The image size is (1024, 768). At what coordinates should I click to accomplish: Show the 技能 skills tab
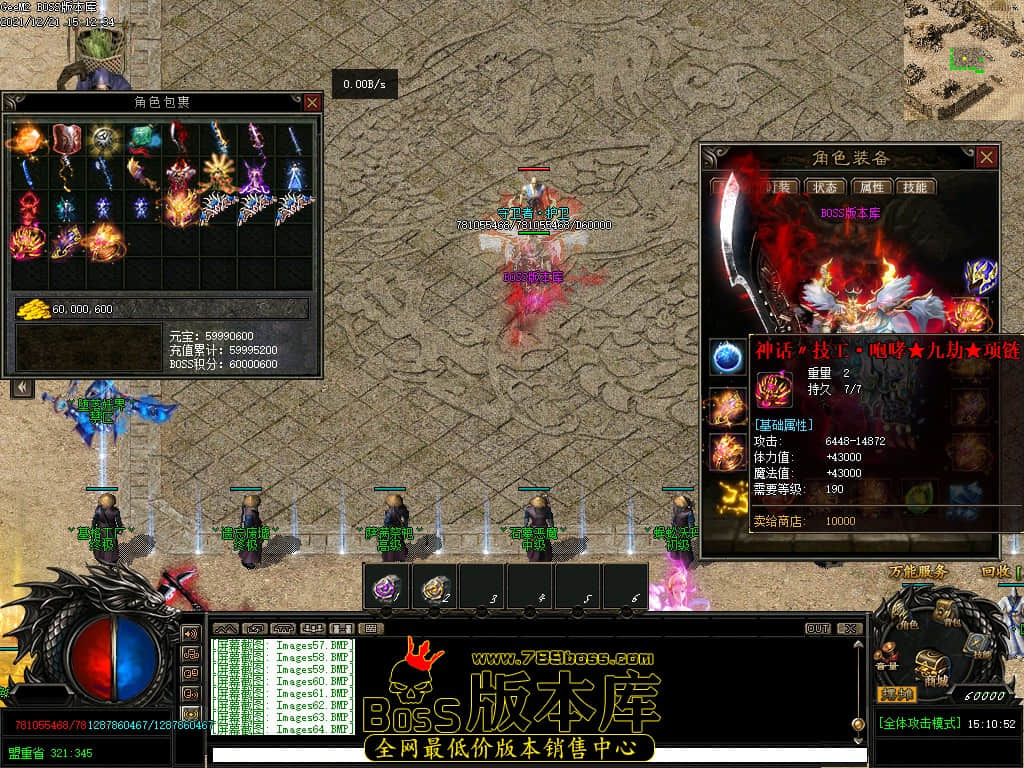[x=914, y=187]
